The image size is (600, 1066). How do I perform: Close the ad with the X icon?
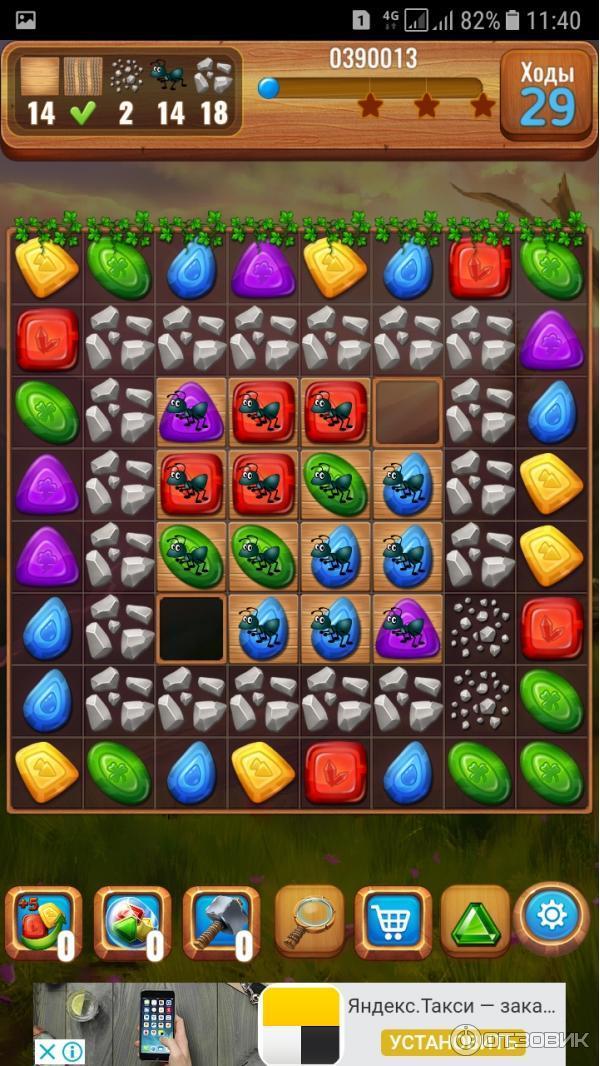pyautogui.click(x=47, y=1051)
